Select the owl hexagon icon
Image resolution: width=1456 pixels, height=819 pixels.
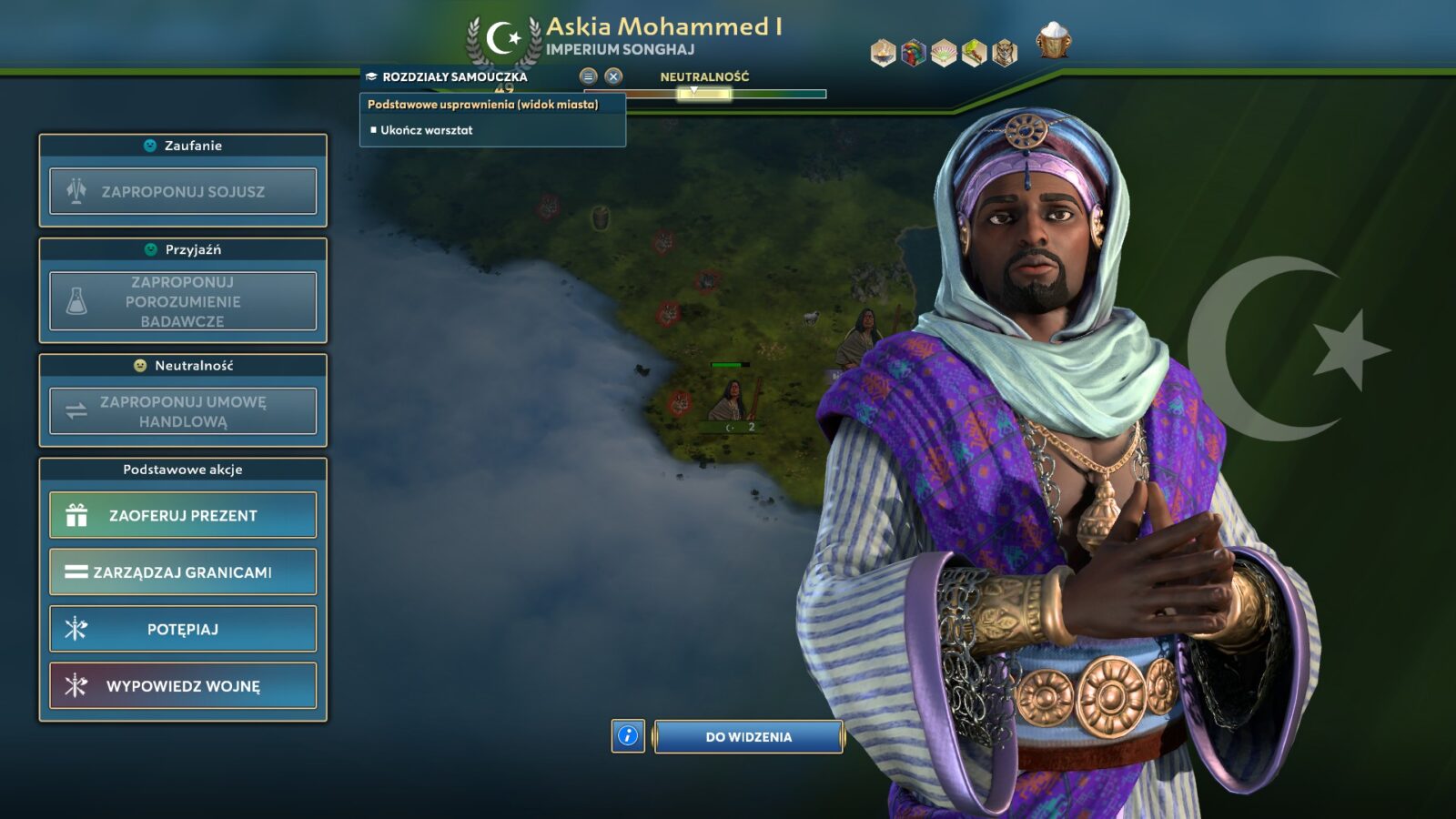1005,53
